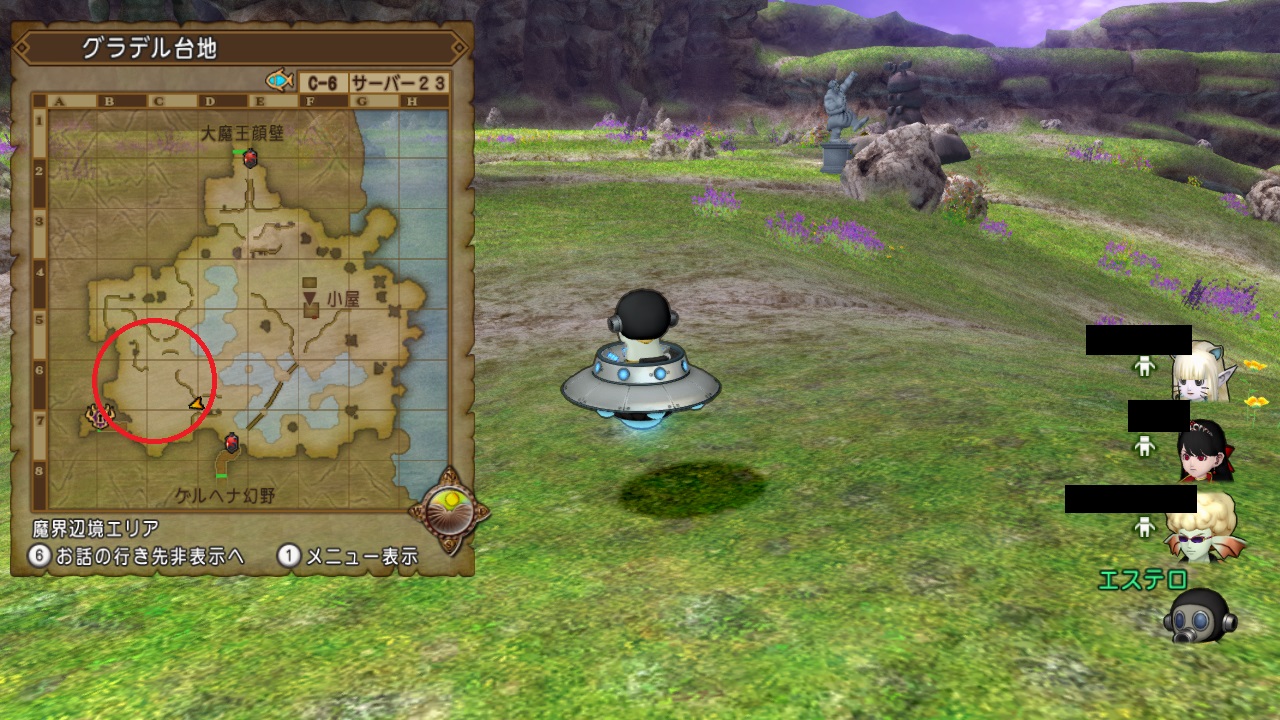Click the fish icon beside the C-6 coordinates

click(279, 80)
